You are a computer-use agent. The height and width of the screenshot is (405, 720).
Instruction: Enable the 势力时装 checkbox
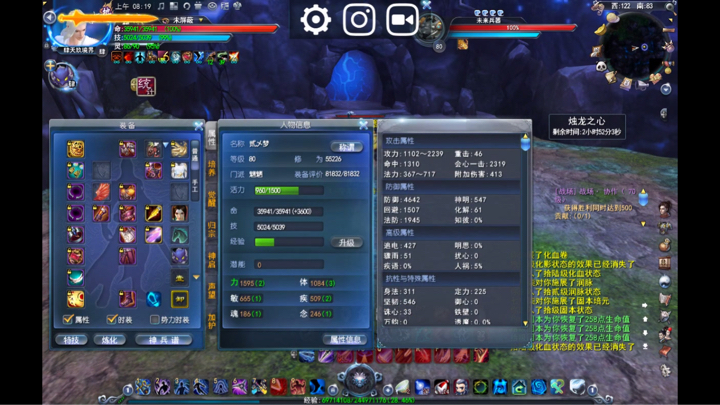pyautogui.click(x=155, y=320)
